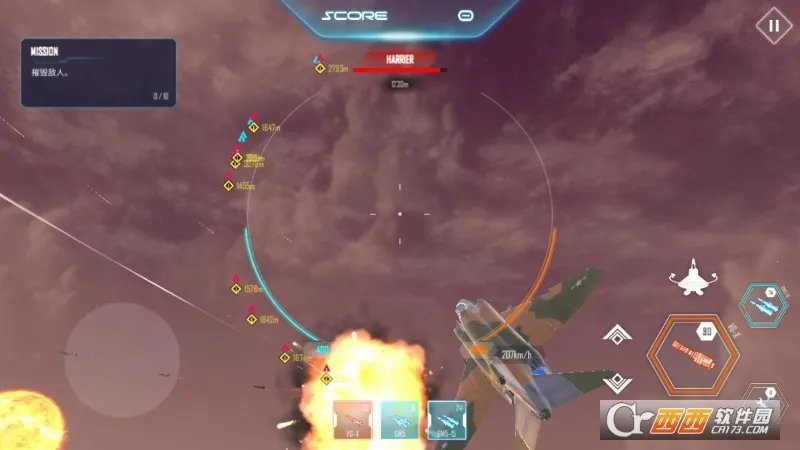Fire the orange hexagon machine gun
The width and height of the screenshot is (800, 450).
pos(691,352)
